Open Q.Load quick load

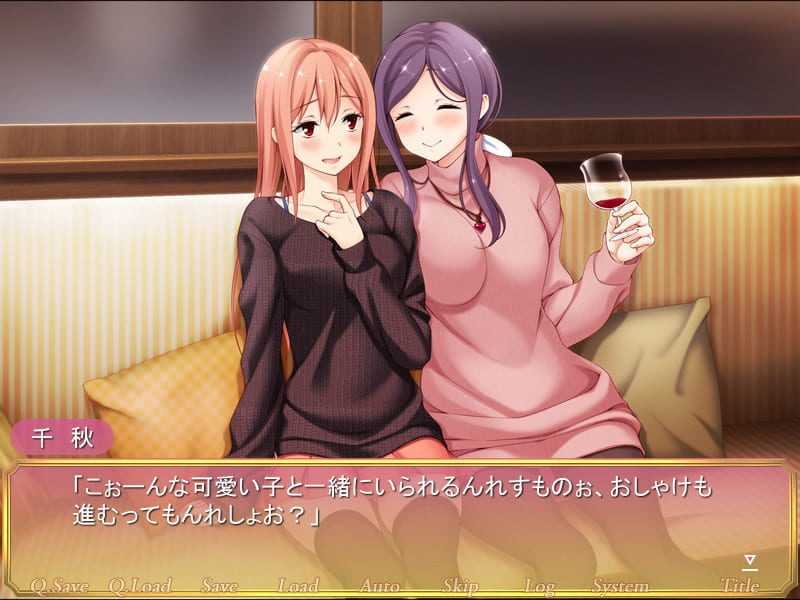140,586
